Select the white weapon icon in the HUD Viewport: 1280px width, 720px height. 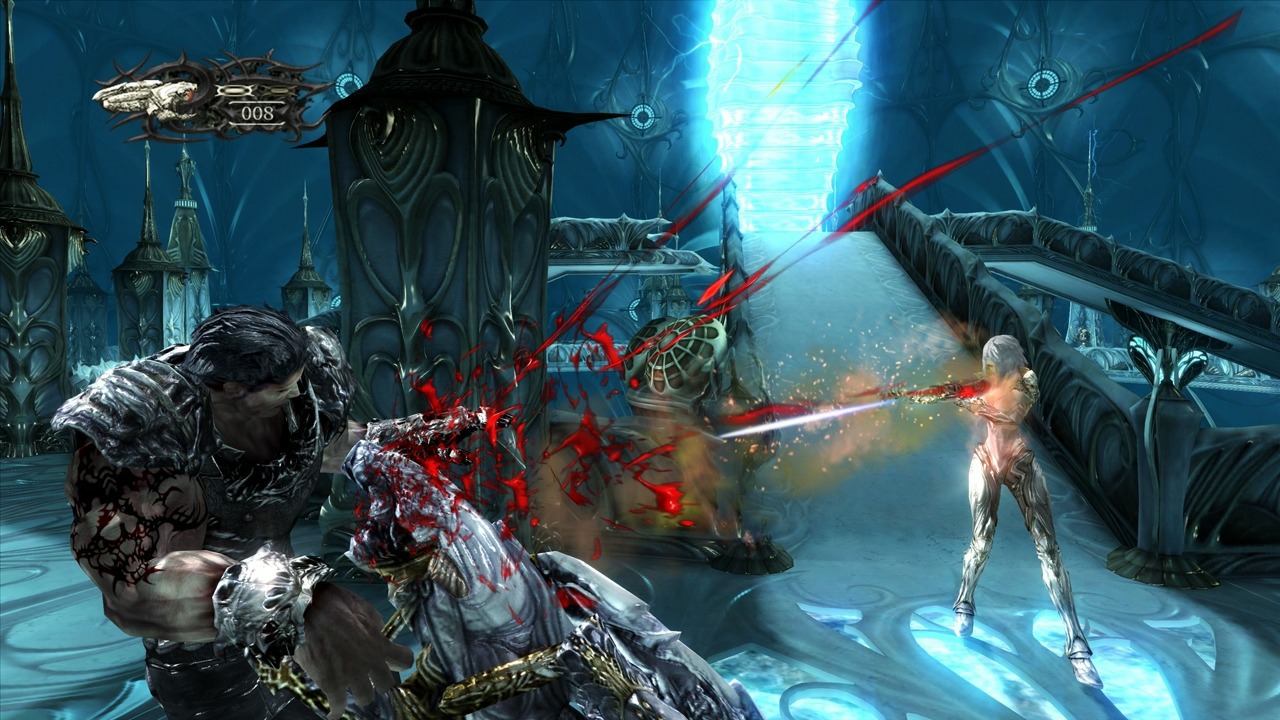[x=146, y=96]
